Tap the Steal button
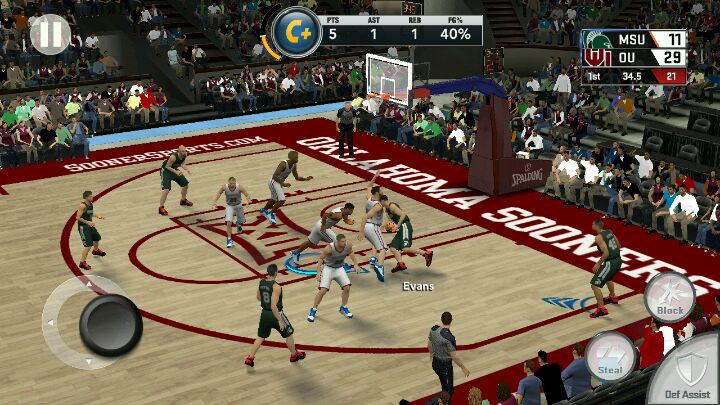The image size is (720, 405). (609, 356)
